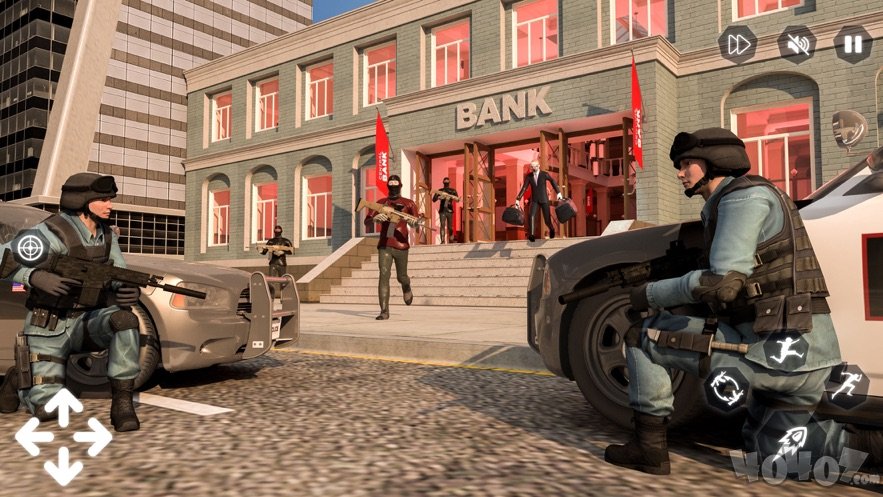Activate the crosshair aim button
Image resolution: width=883 pixels, height=497 pixels.
[30, 246]
